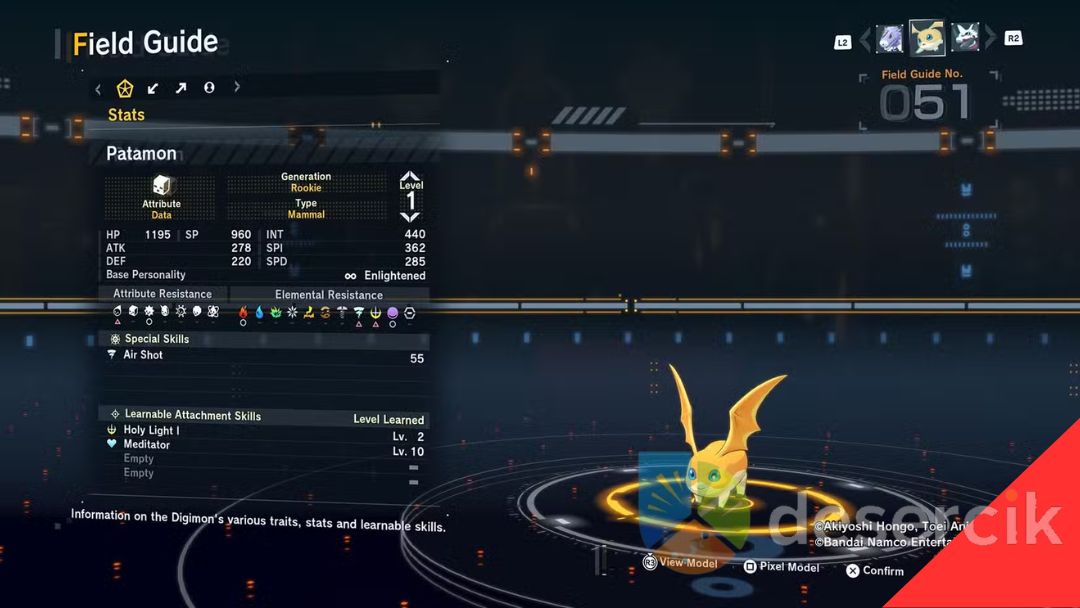Choose the Meditator attachment skill
This screenshot has height=608, width=1080.
pyautogui.click(x=146, y=444)
